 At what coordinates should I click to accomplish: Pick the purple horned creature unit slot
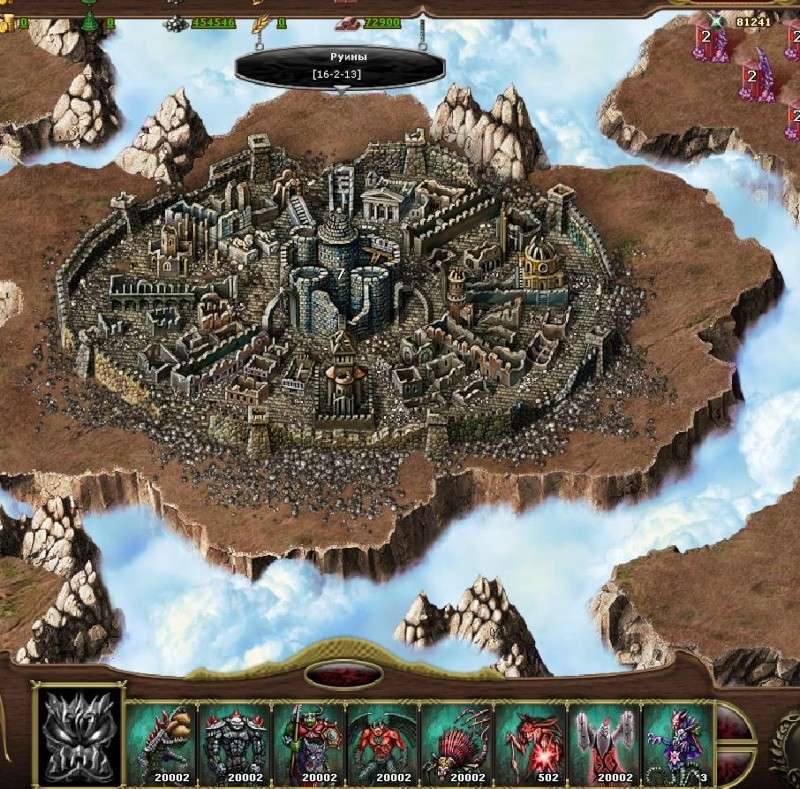pos(676,743)
